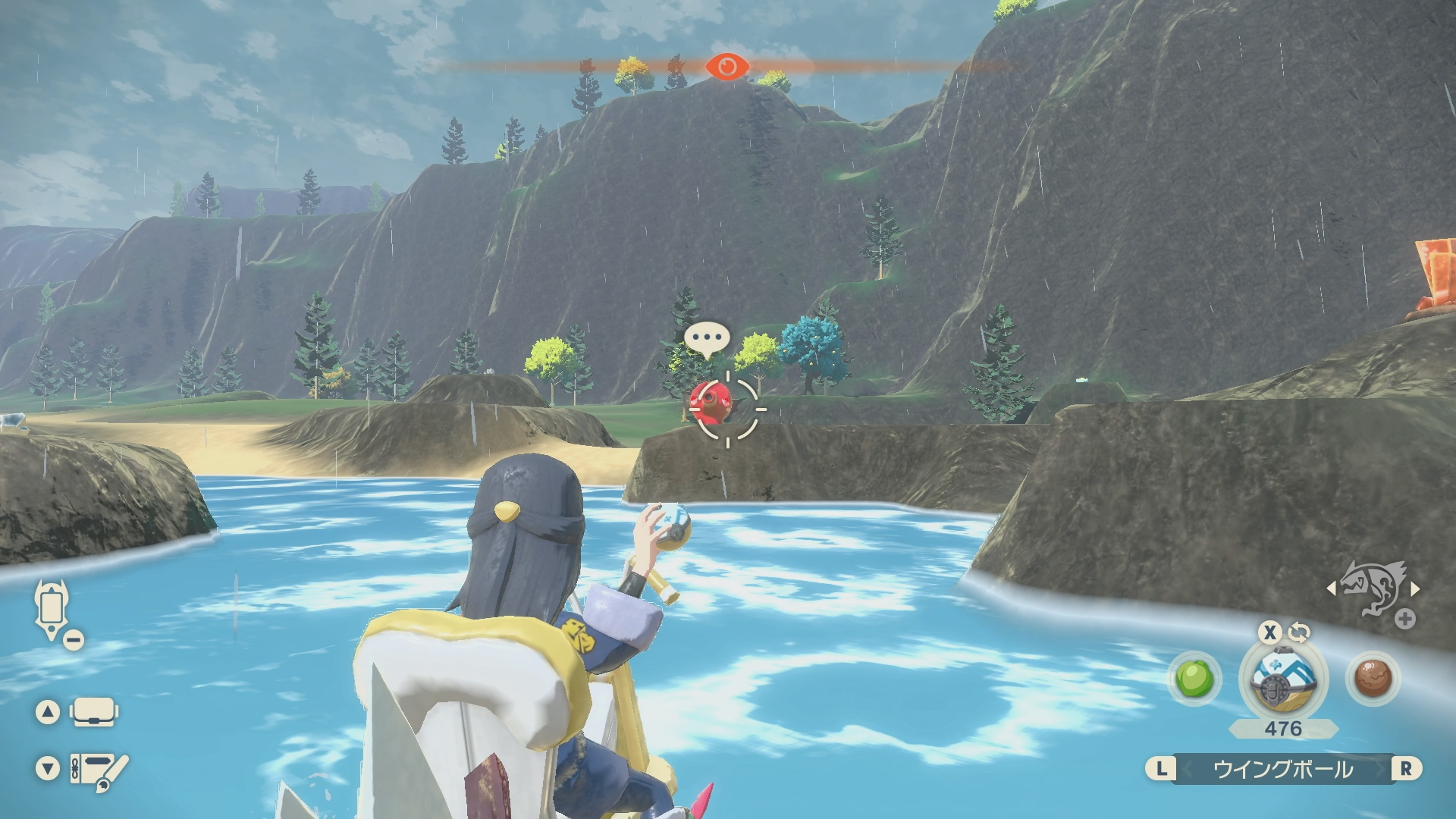
Task: Cycle ride Pokémon with the right arrow
Action: (x=1415, y=588)
